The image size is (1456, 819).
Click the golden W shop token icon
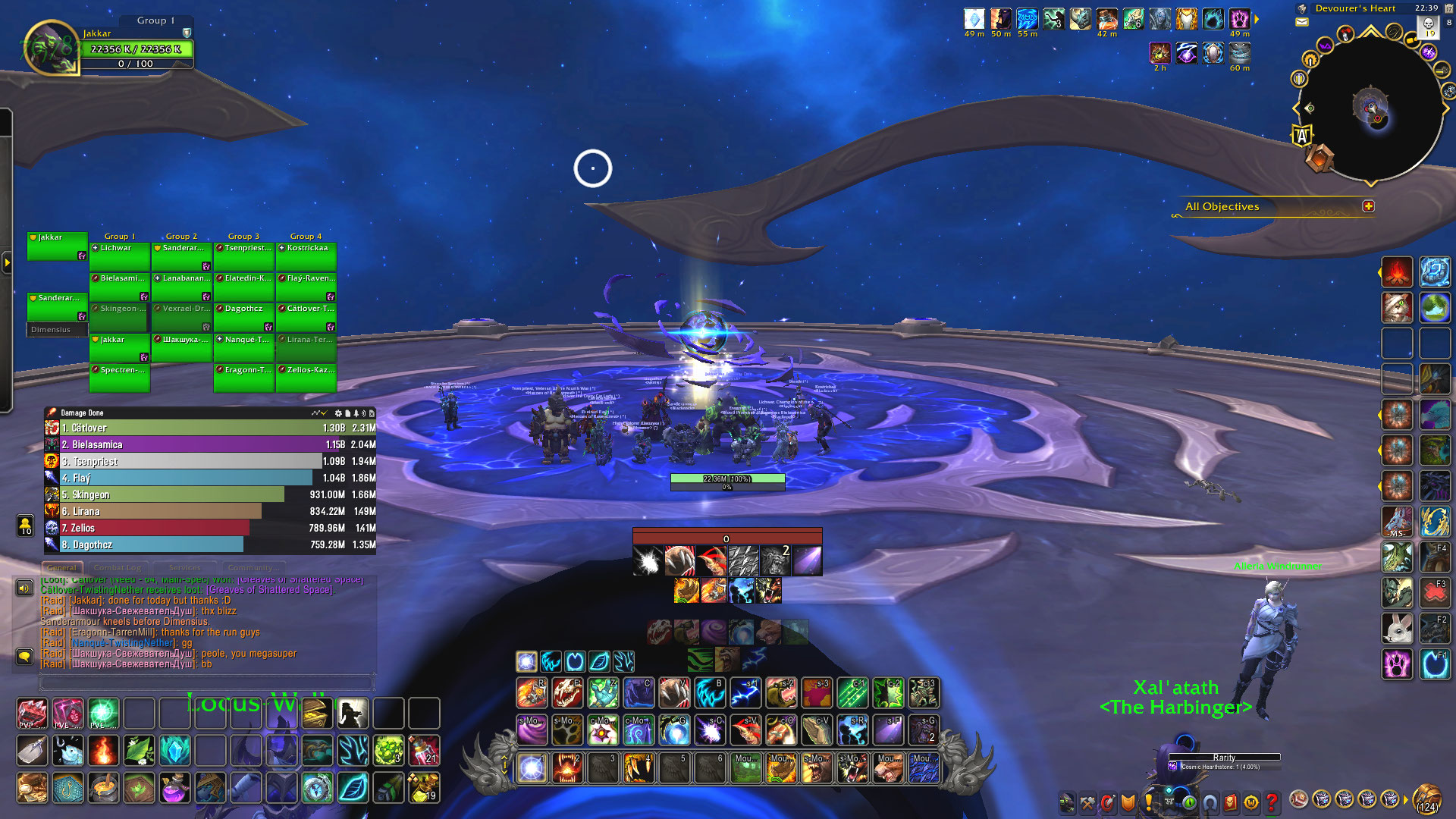(x=1252, y=802)
